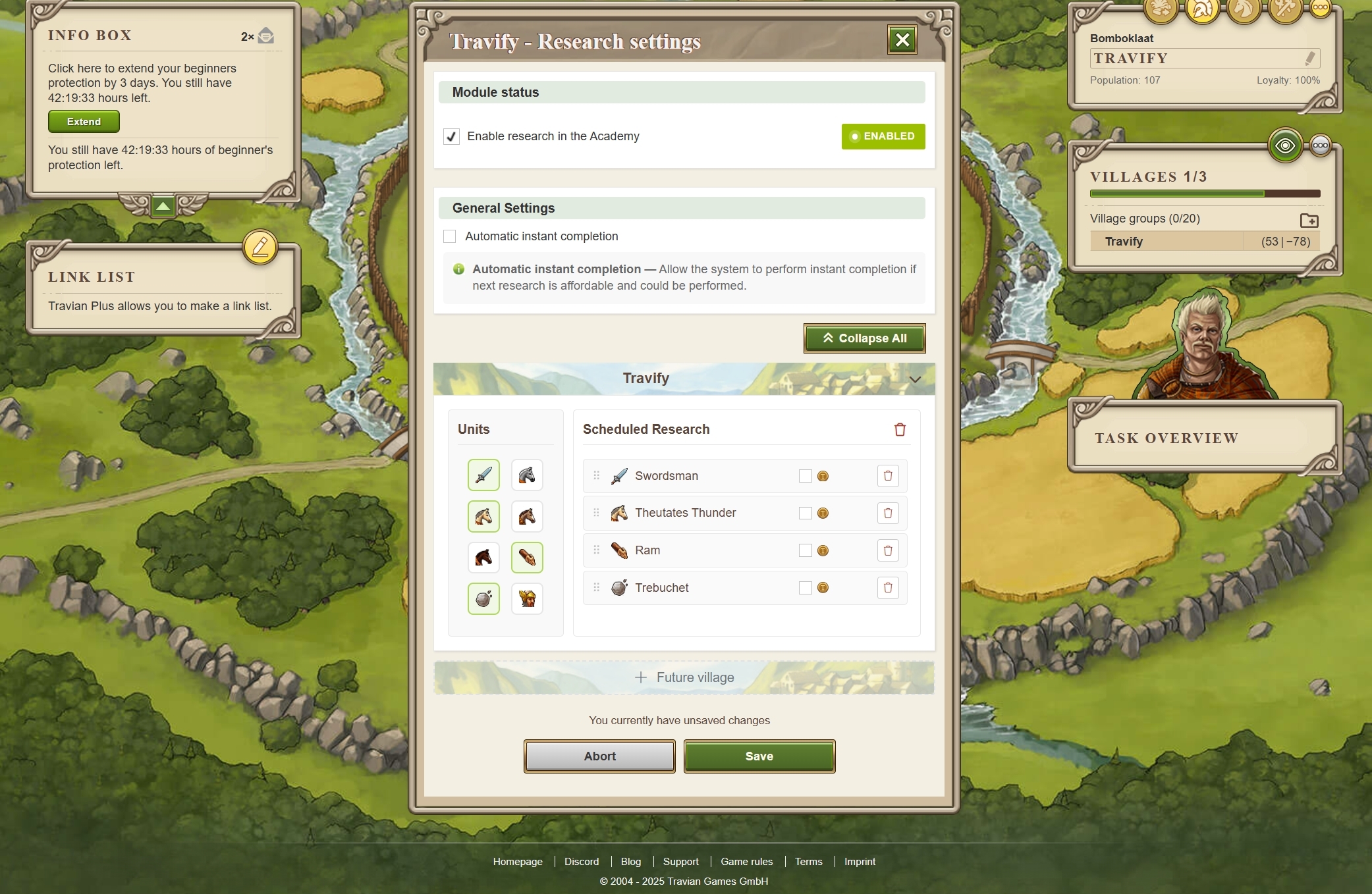Add a Future village section
The width and height of the screenshot is (1372, 894).
click(x=684, y=677)
